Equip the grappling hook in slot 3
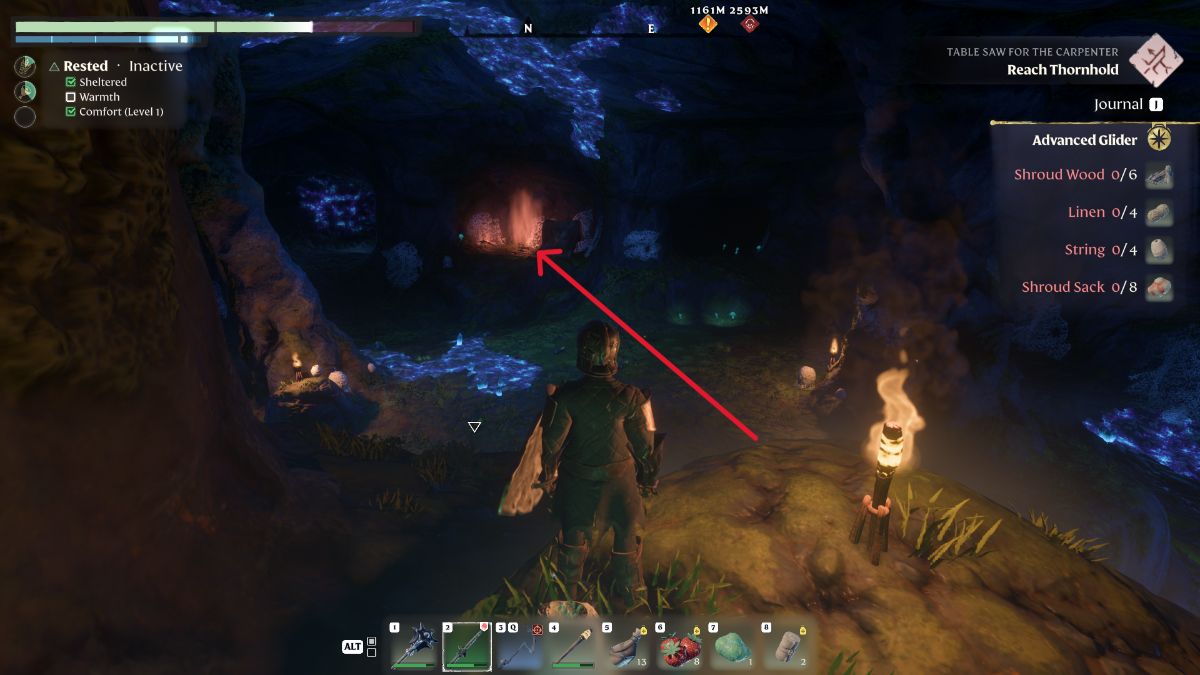 pyautogui.click(x=519, y=646)
